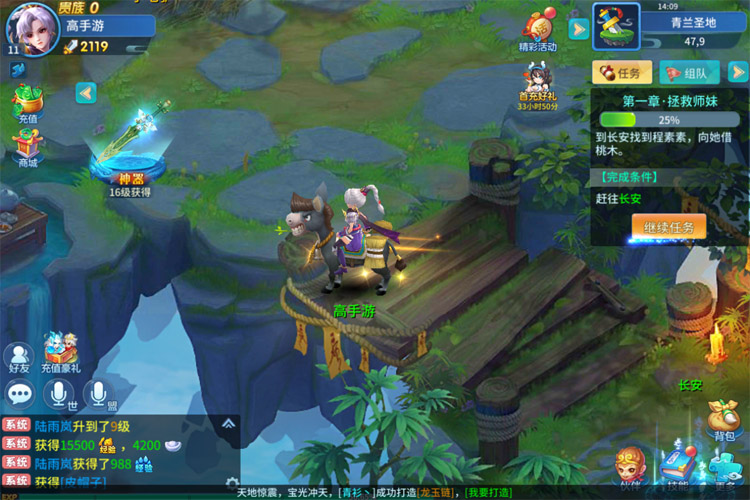Open the player avatar portrait
This screenshot has height=500, width=750.
[32, 28]
